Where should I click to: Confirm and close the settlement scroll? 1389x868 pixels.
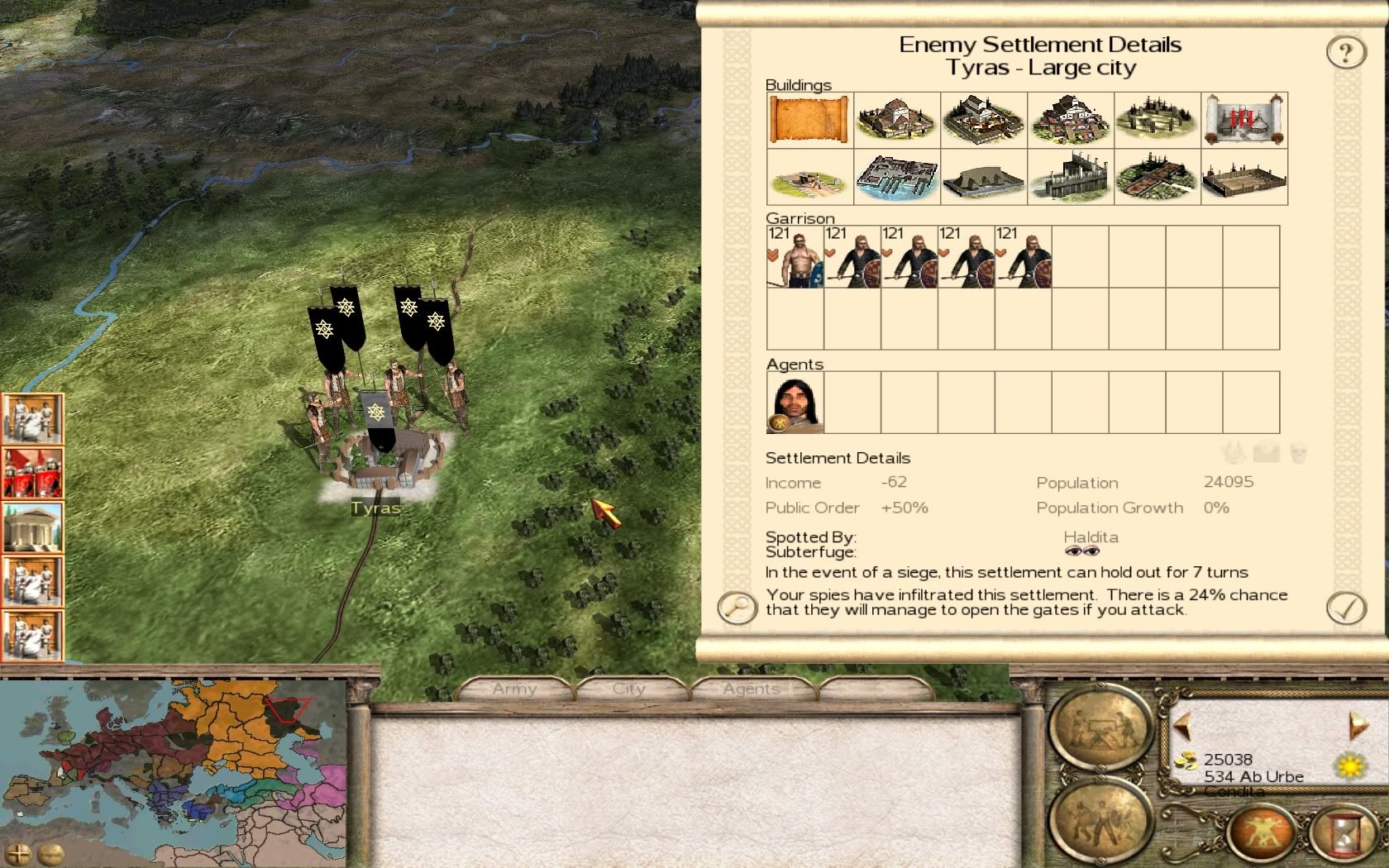point(1345,608)
